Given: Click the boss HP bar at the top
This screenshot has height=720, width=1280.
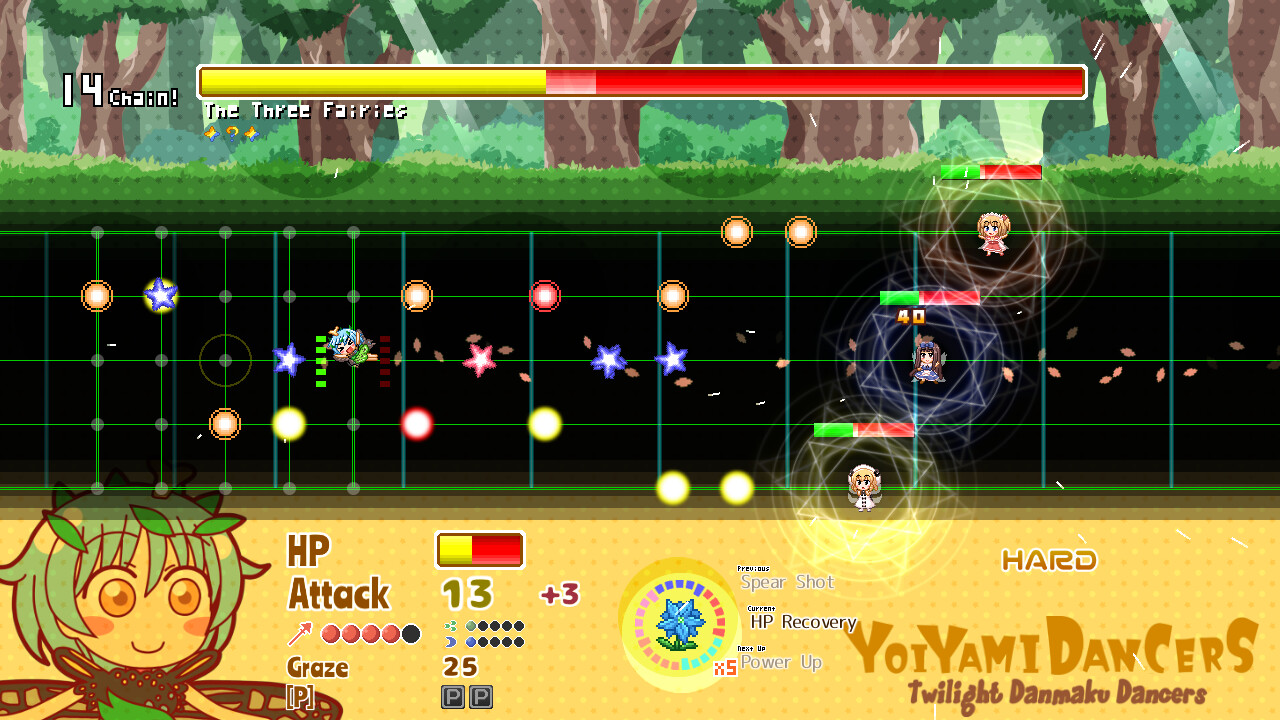Looking at the screenshot, I should tap(640, 82).
